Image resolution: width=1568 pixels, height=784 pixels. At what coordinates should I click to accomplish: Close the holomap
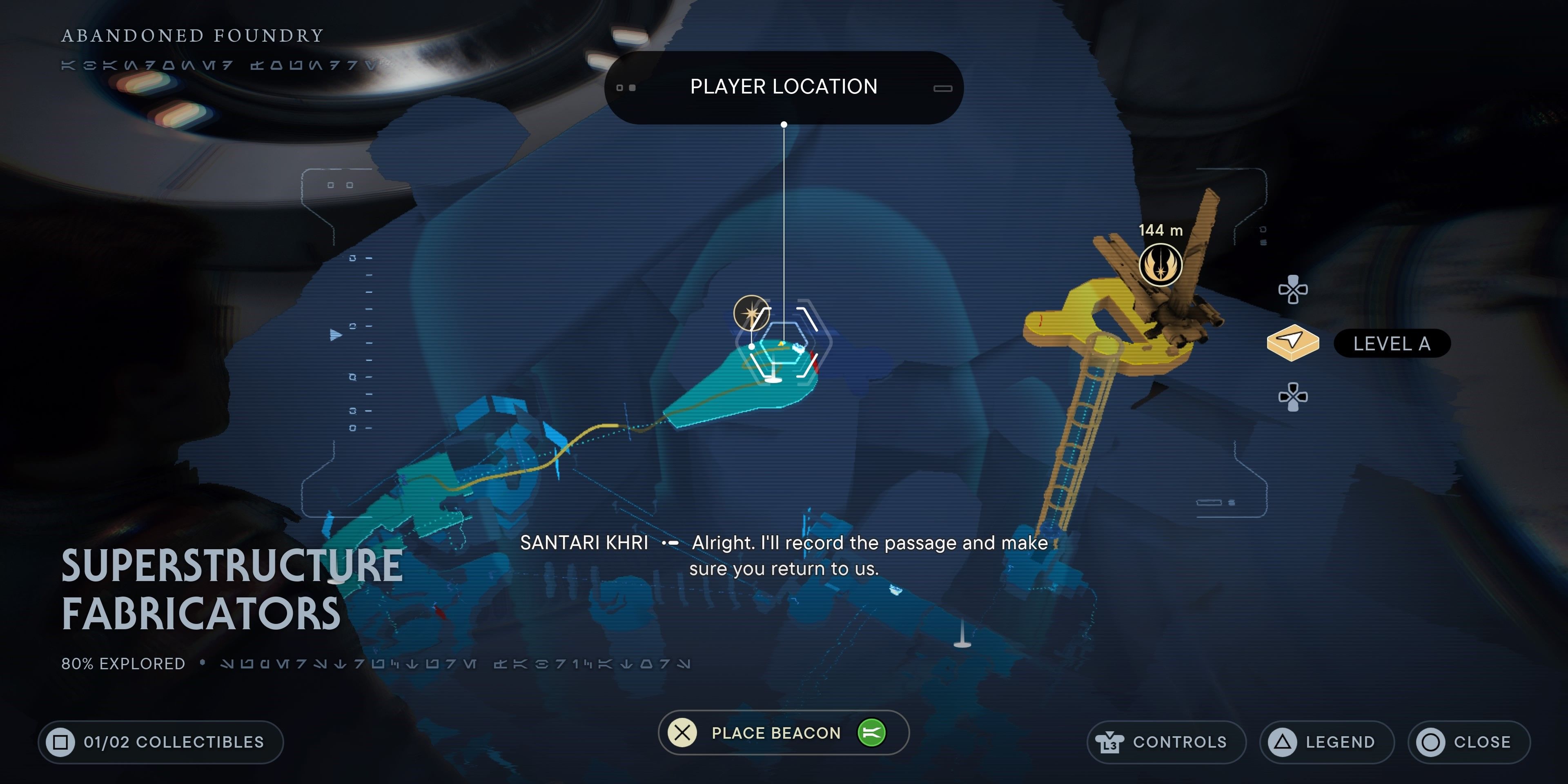(x=1468, y=742)
